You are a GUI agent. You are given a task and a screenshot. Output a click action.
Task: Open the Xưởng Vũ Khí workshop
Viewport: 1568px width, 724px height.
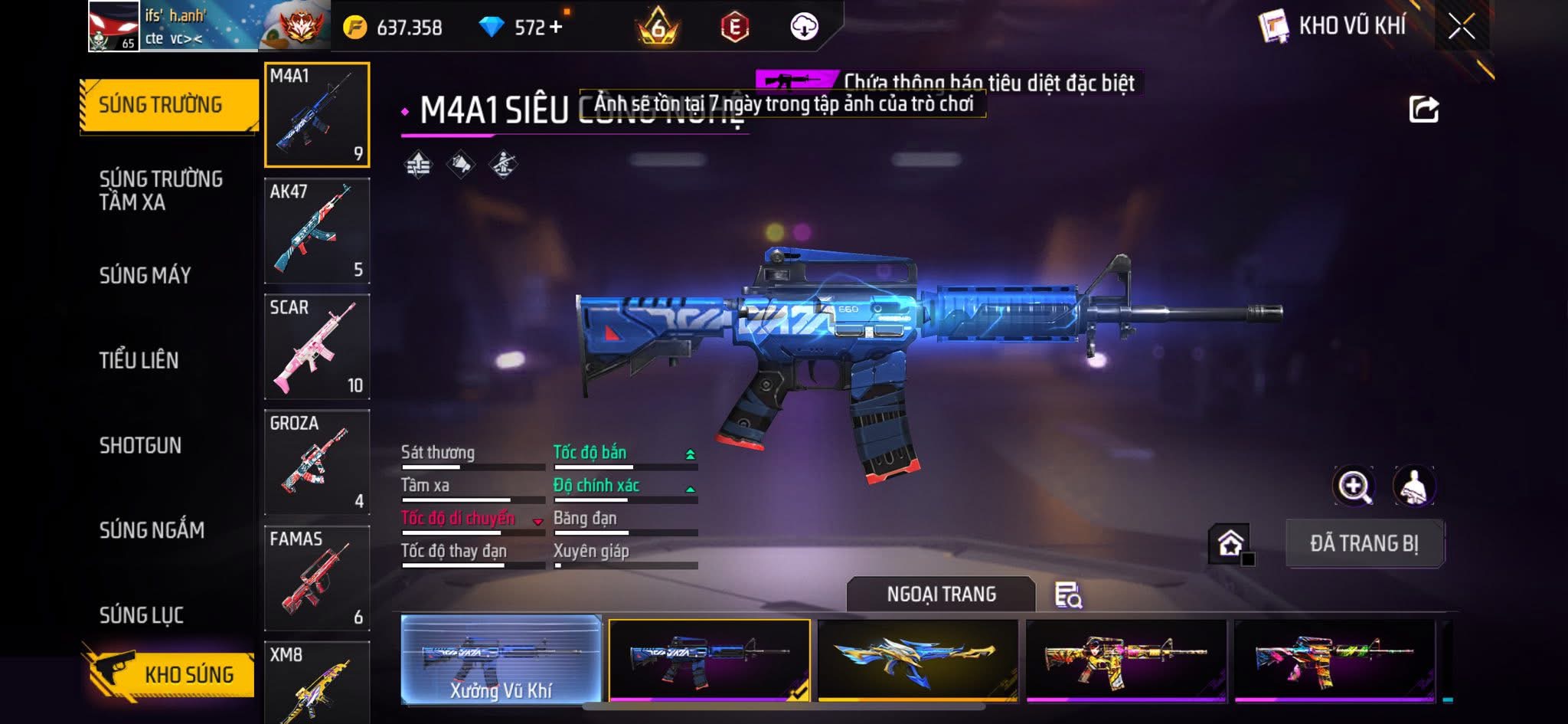point(501,659)
